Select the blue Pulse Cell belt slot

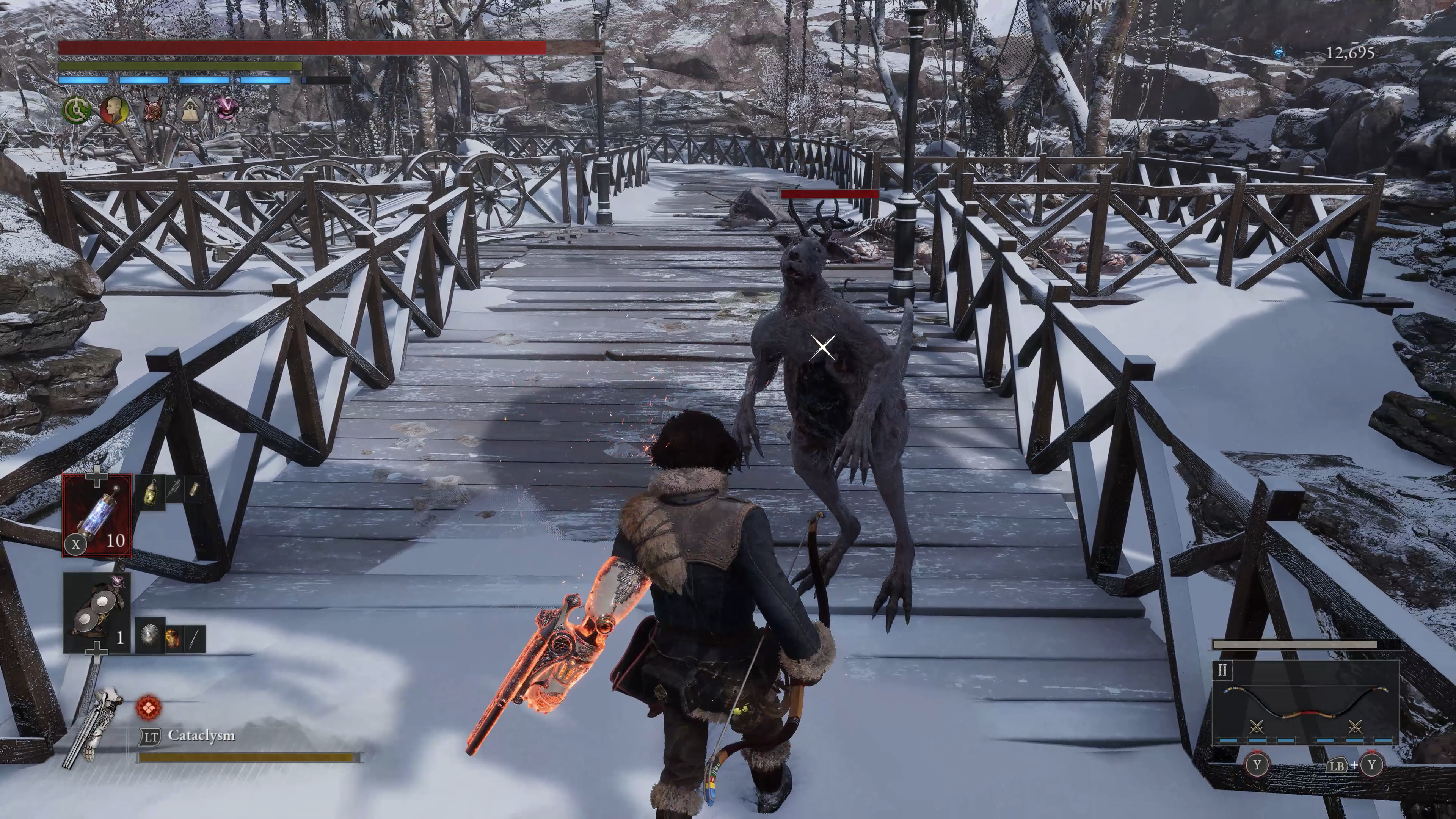97,516
